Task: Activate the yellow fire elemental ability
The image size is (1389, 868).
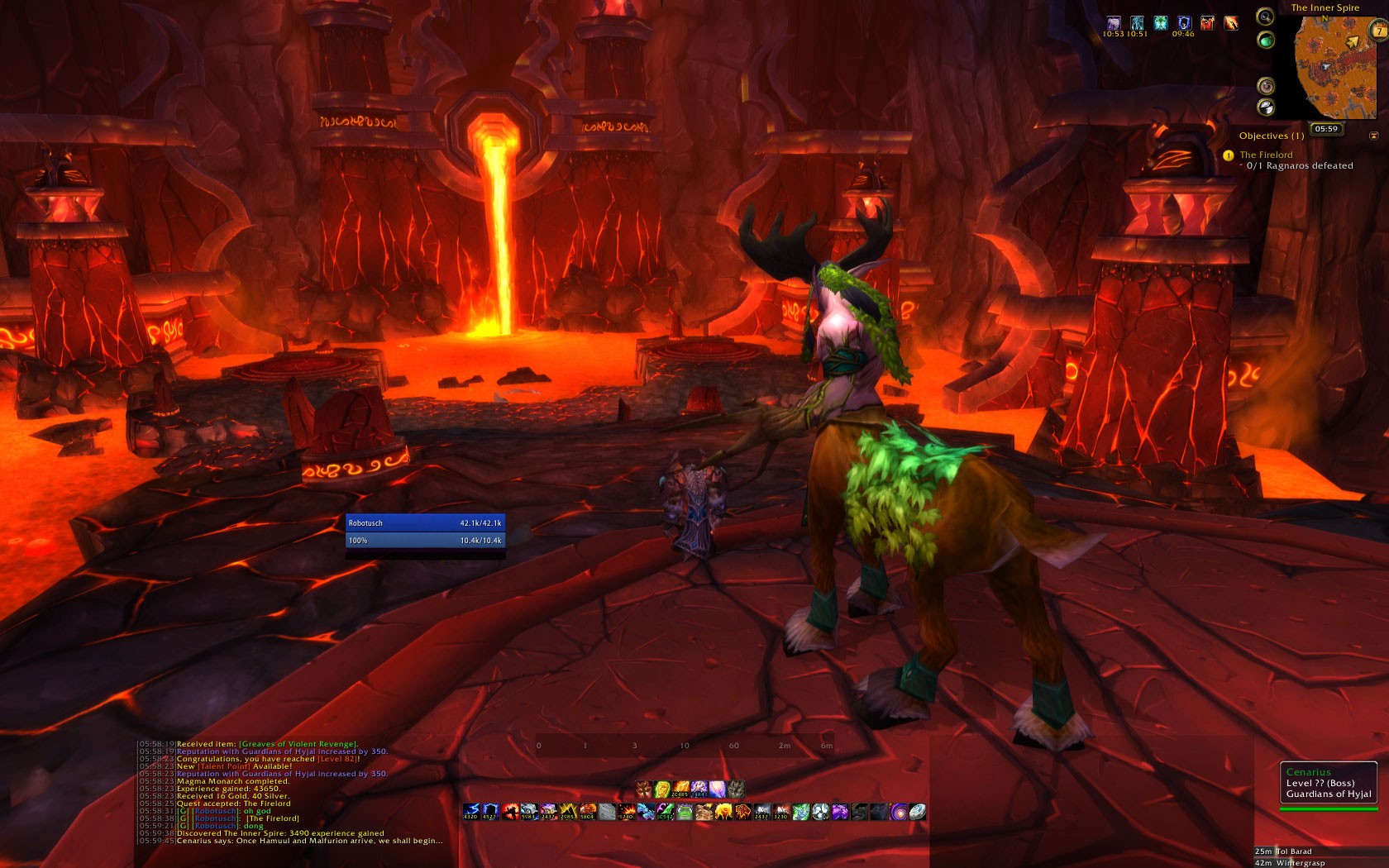Action: click(723, 812)
